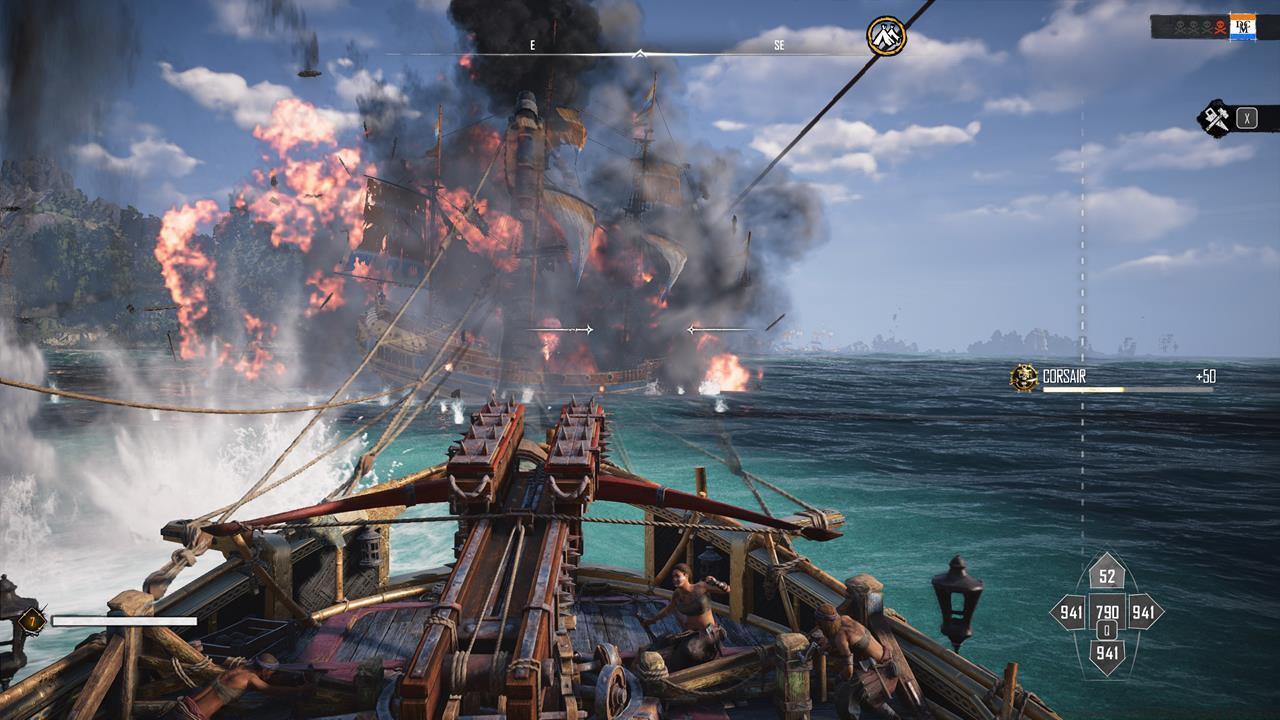Select the SE heading marker on the compass
1280x720 pixels.
781,44
